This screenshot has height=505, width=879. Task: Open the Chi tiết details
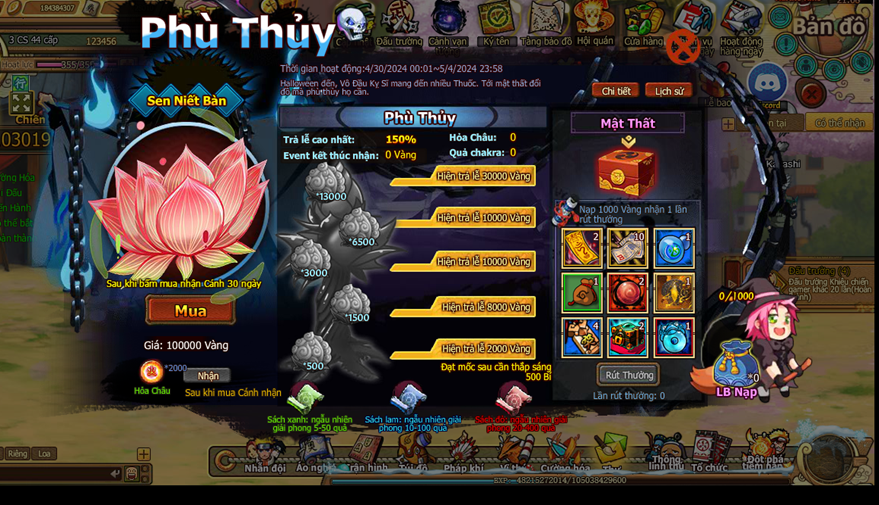[616, 91]
